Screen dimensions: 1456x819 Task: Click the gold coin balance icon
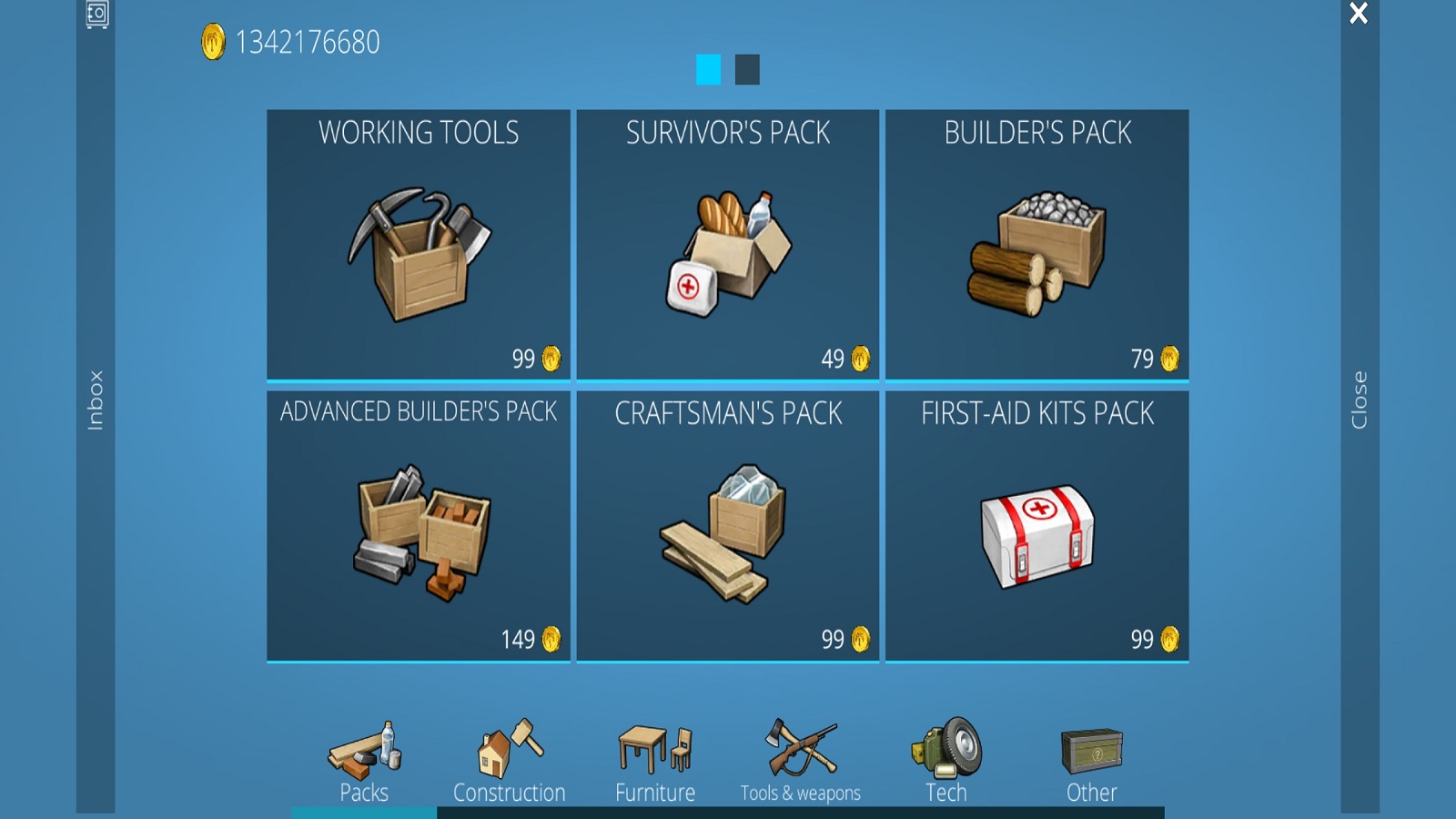click(x=213, y=43)
